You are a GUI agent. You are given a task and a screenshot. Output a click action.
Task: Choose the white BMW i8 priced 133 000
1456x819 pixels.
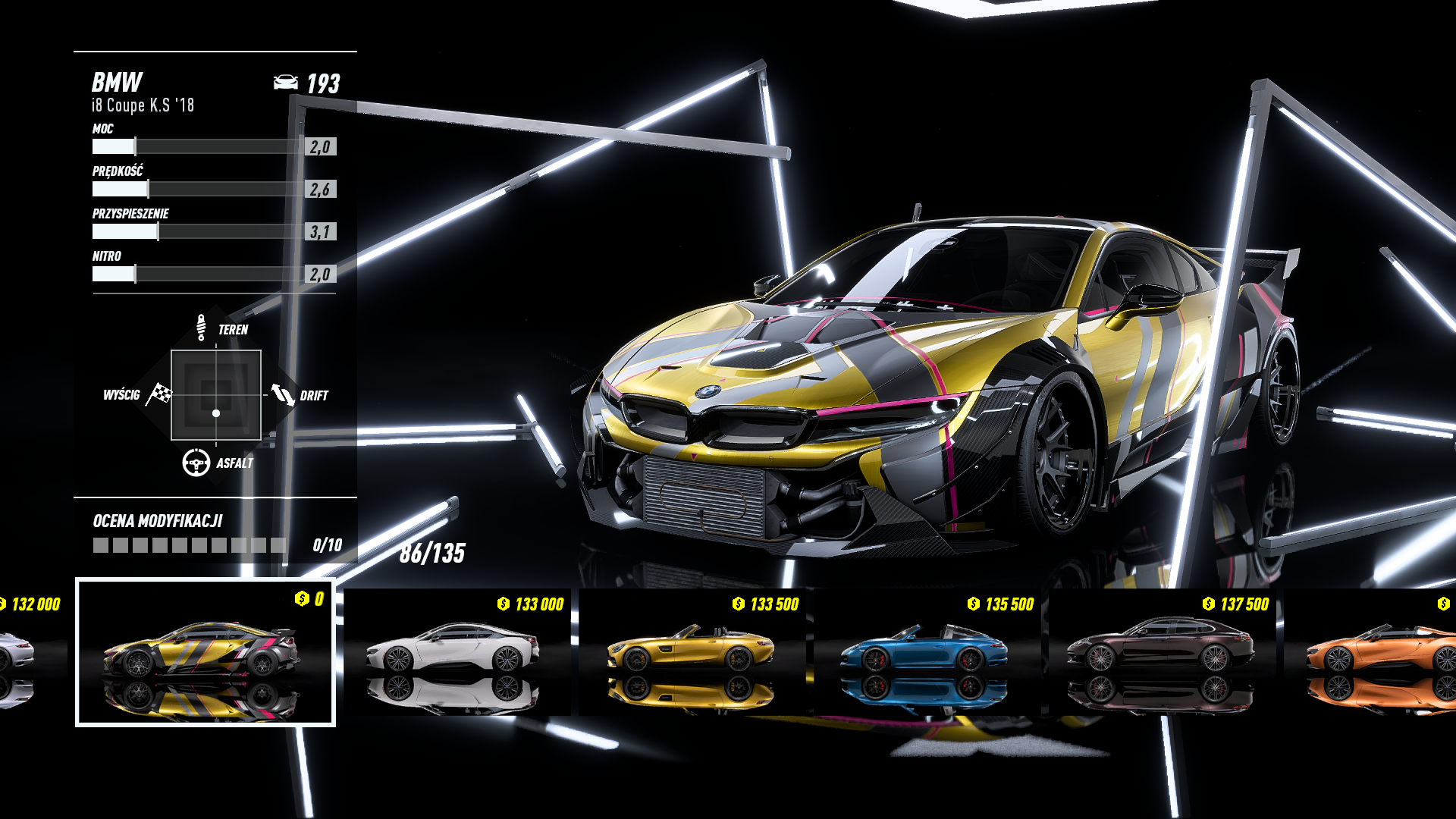pyautogui.click(x=457, y=652)
